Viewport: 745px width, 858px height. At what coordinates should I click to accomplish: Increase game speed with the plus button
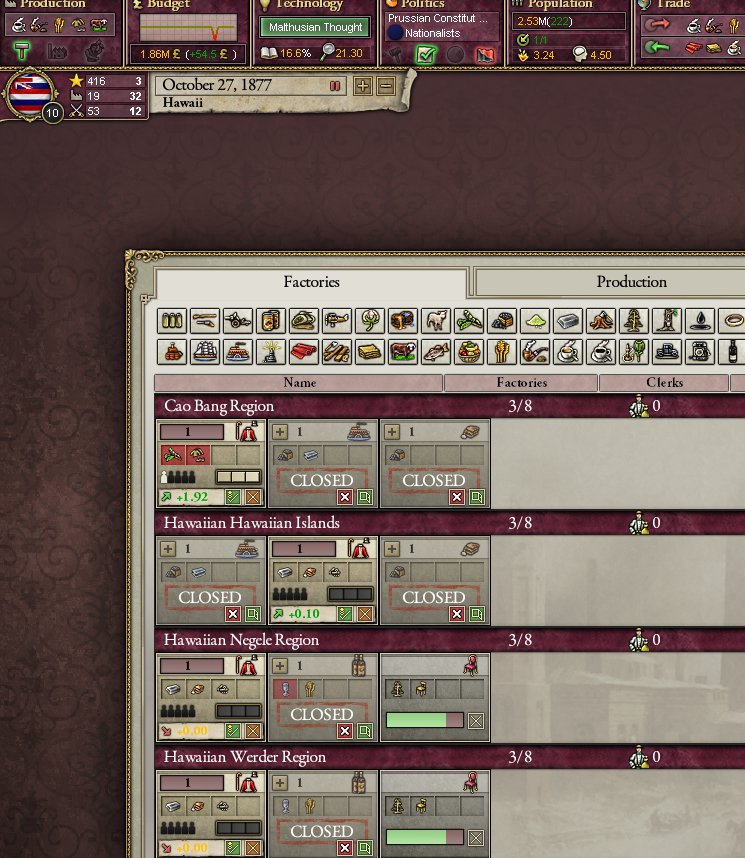[363, 86]
